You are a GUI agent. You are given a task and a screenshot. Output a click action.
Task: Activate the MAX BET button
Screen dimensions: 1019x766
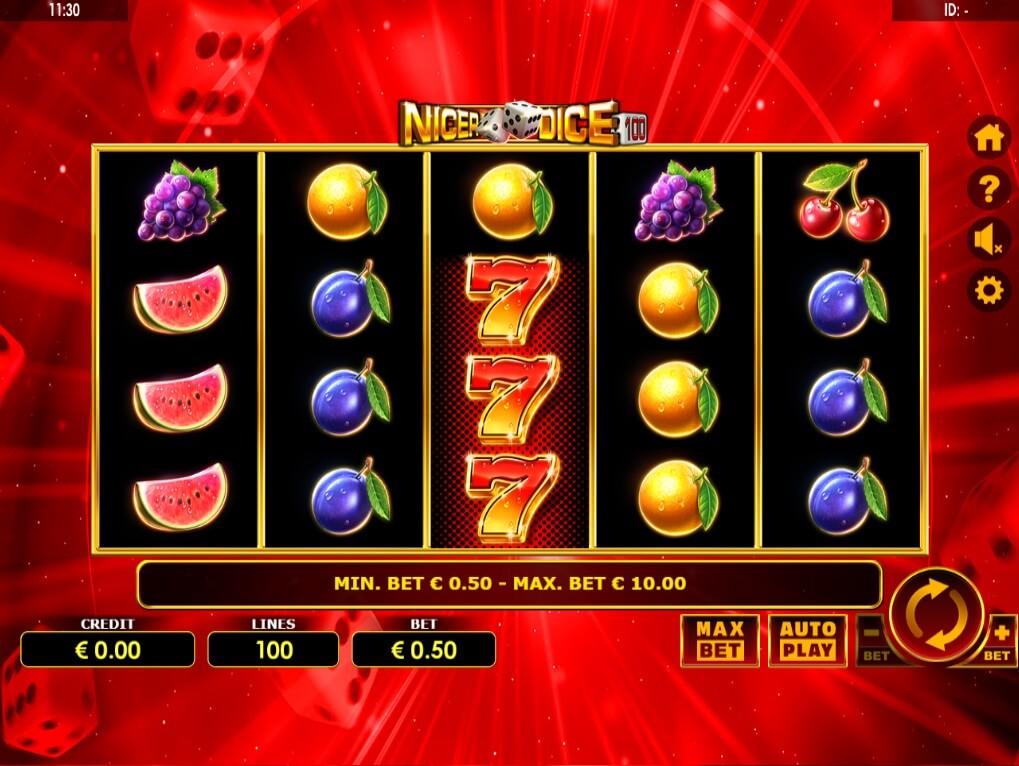(x=720, y=640)
